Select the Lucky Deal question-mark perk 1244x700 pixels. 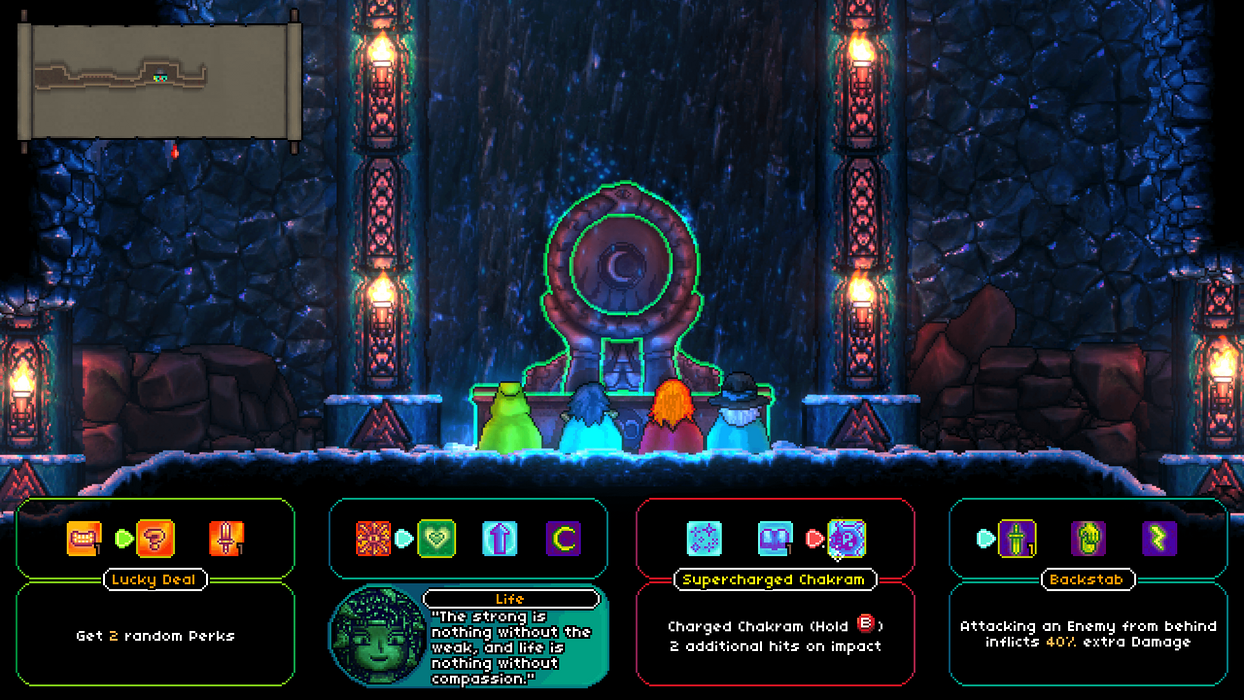[155, 539]
